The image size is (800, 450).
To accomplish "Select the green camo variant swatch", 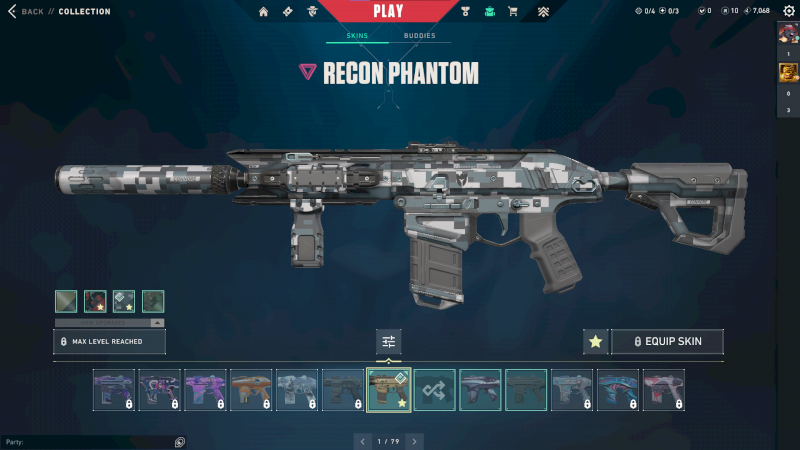I will [x=153, y=301].
